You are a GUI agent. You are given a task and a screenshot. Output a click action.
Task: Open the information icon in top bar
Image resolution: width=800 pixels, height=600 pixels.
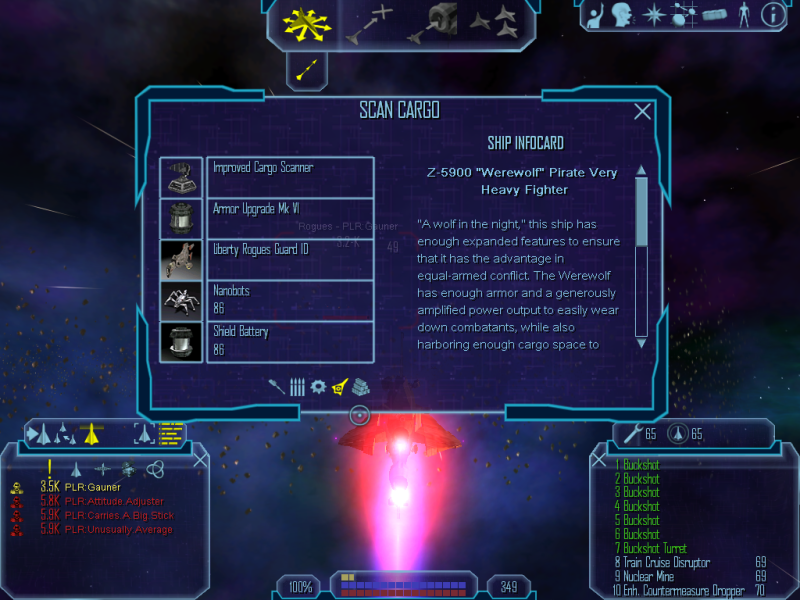coord(772,15)
